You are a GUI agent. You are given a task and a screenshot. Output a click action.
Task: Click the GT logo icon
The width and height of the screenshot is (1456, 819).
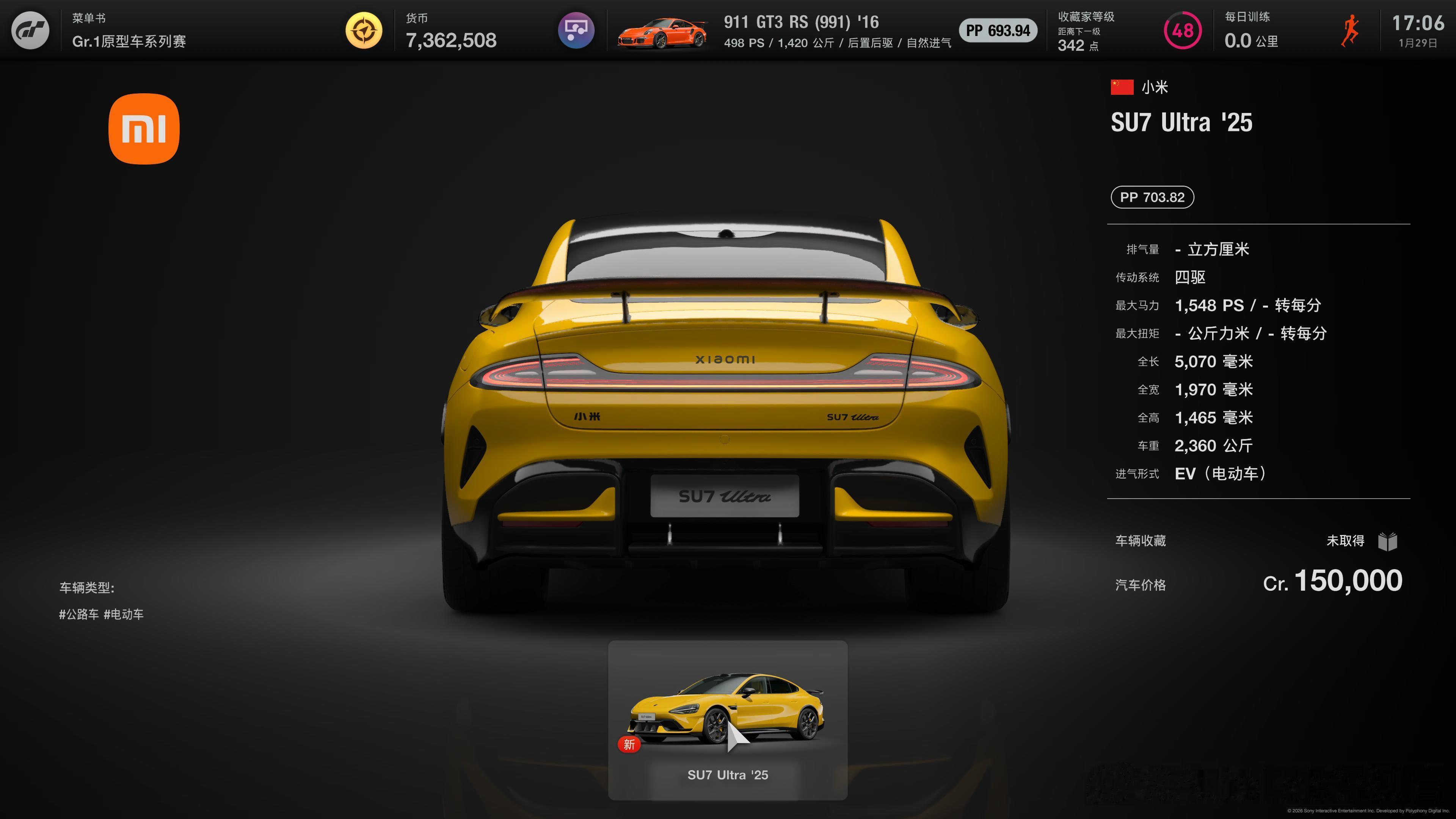[30, 30]
